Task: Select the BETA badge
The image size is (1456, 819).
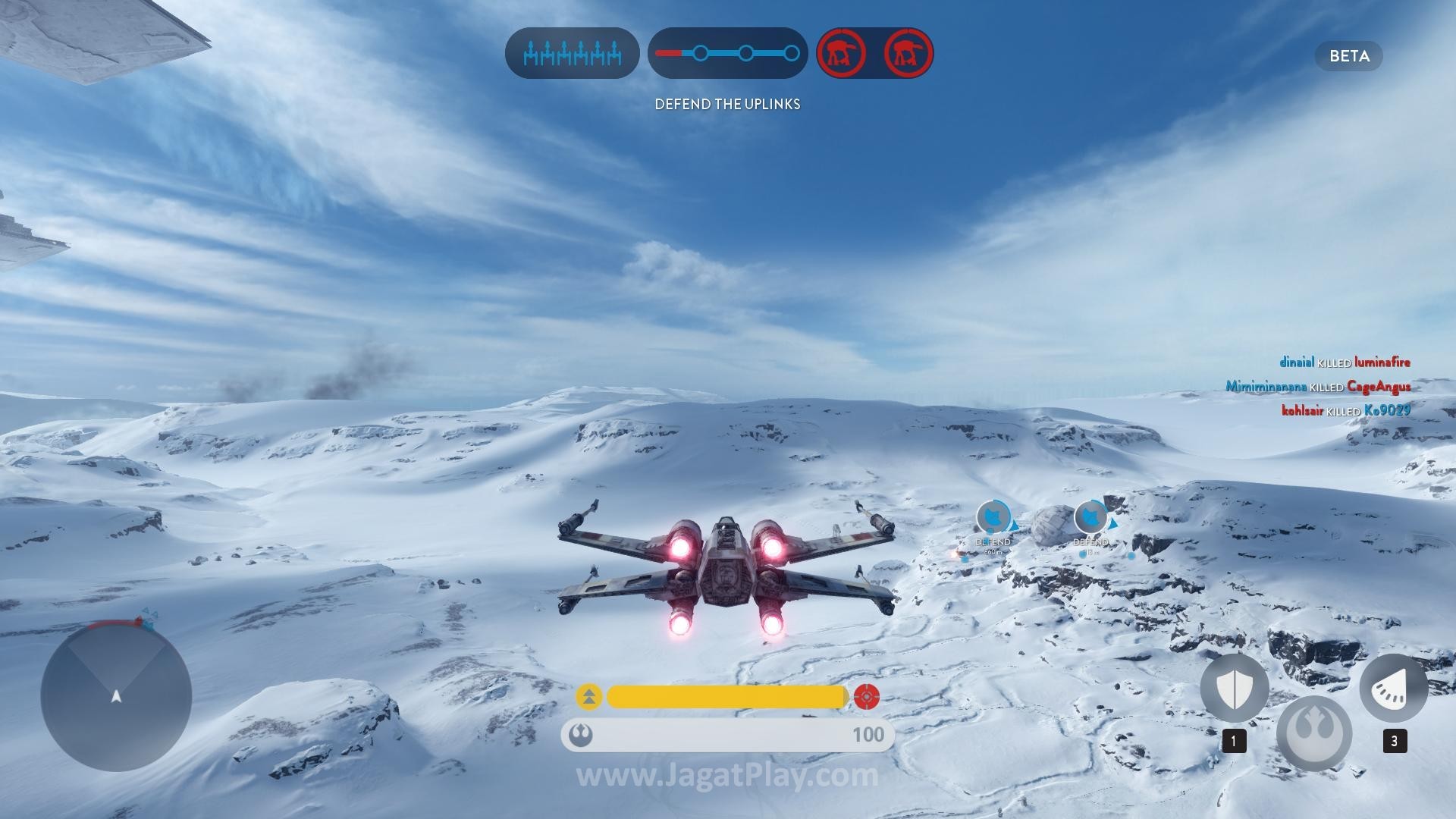Action: coord(1348,56)
